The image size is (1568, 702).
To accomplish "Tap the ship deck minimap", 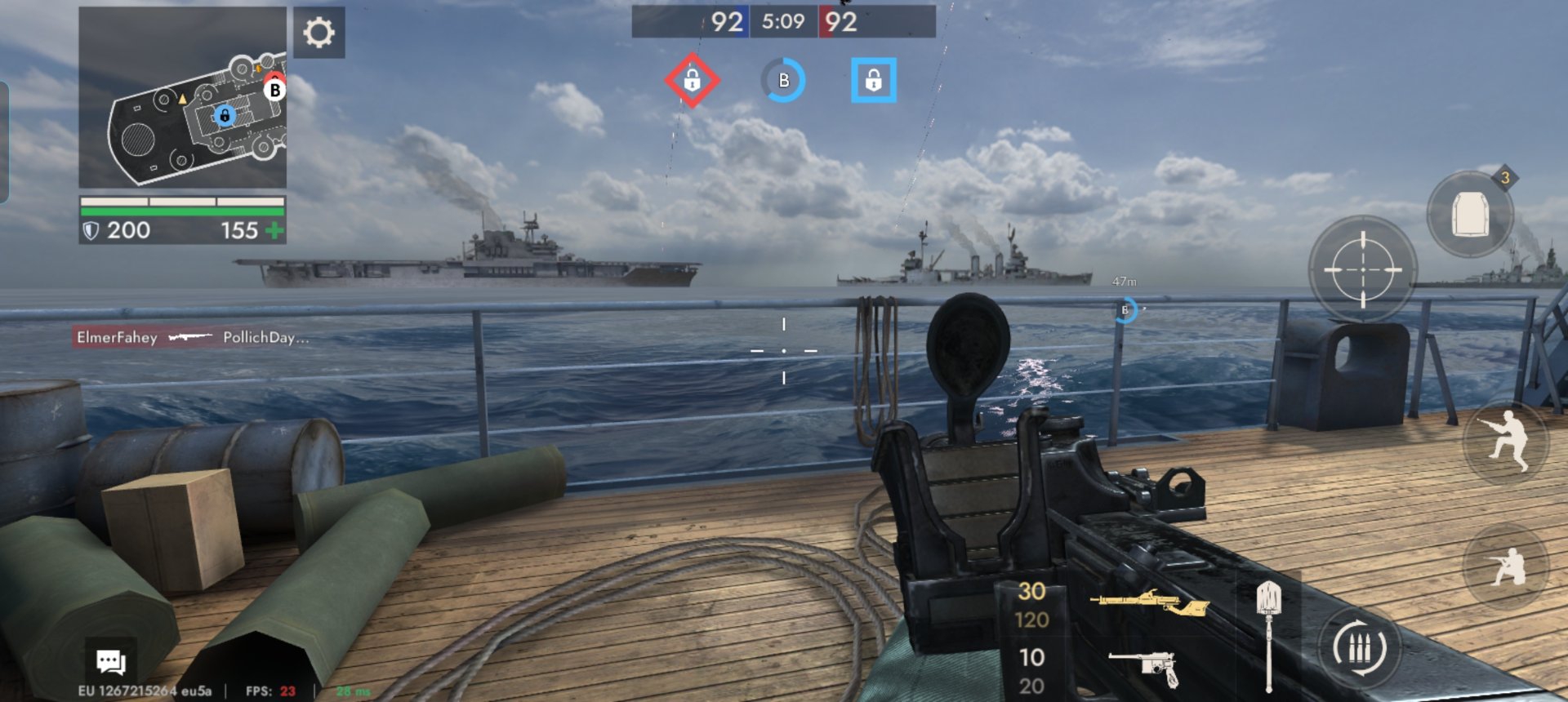I will 183,98.
